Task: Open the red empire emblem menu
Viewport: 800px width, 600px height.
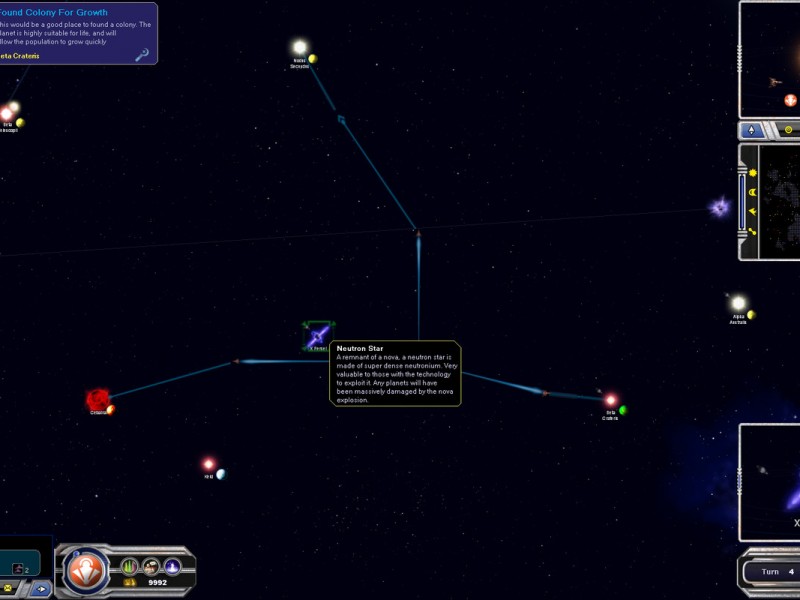Action: 86,570
